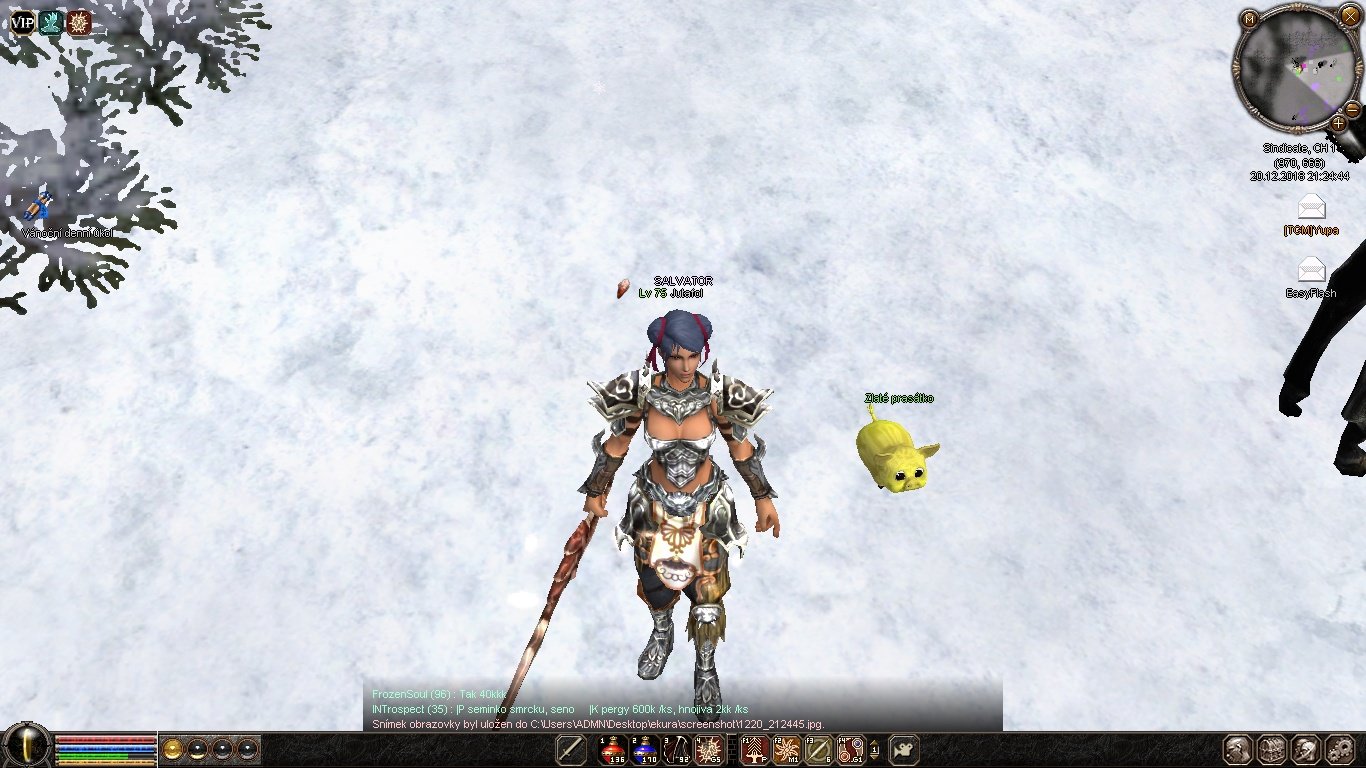Activate the F1 skill with arrow emblem
This screenshot has width=1366, height=768.
tap(755, 749)
